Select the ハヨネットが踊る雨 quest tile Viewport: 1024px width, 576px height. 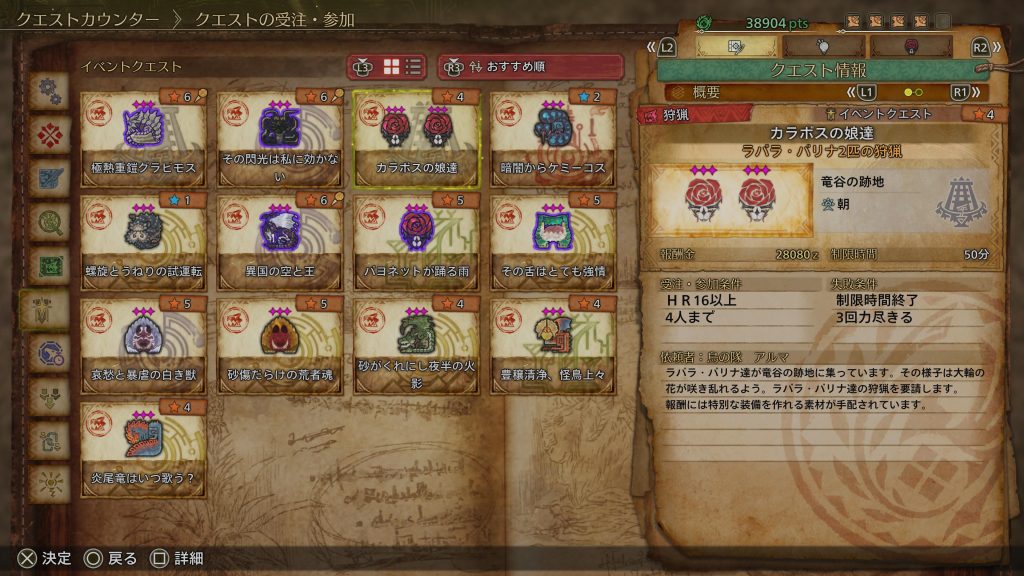pos(416,243)
